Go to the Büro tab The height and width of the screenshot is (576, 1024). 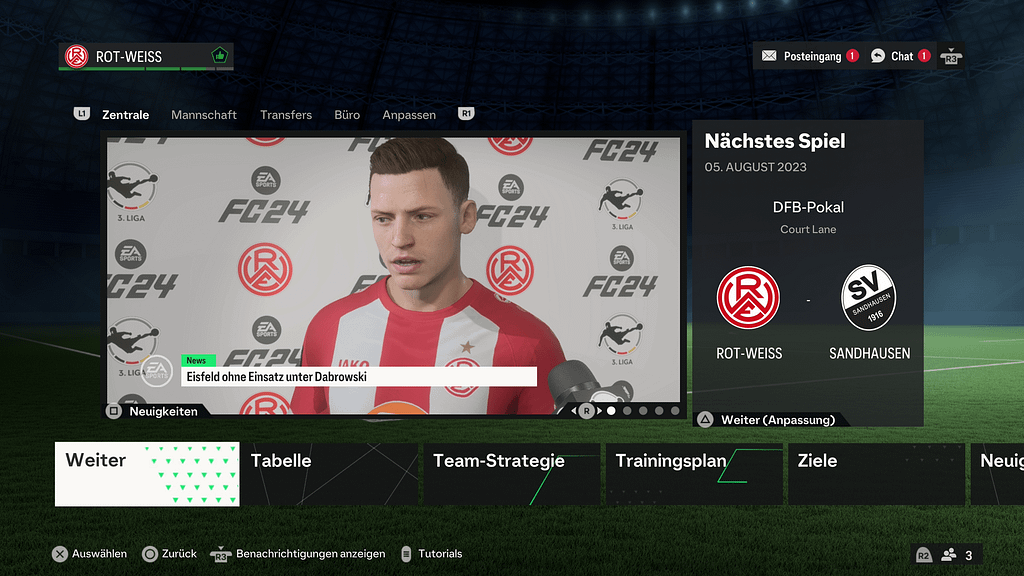347,115
